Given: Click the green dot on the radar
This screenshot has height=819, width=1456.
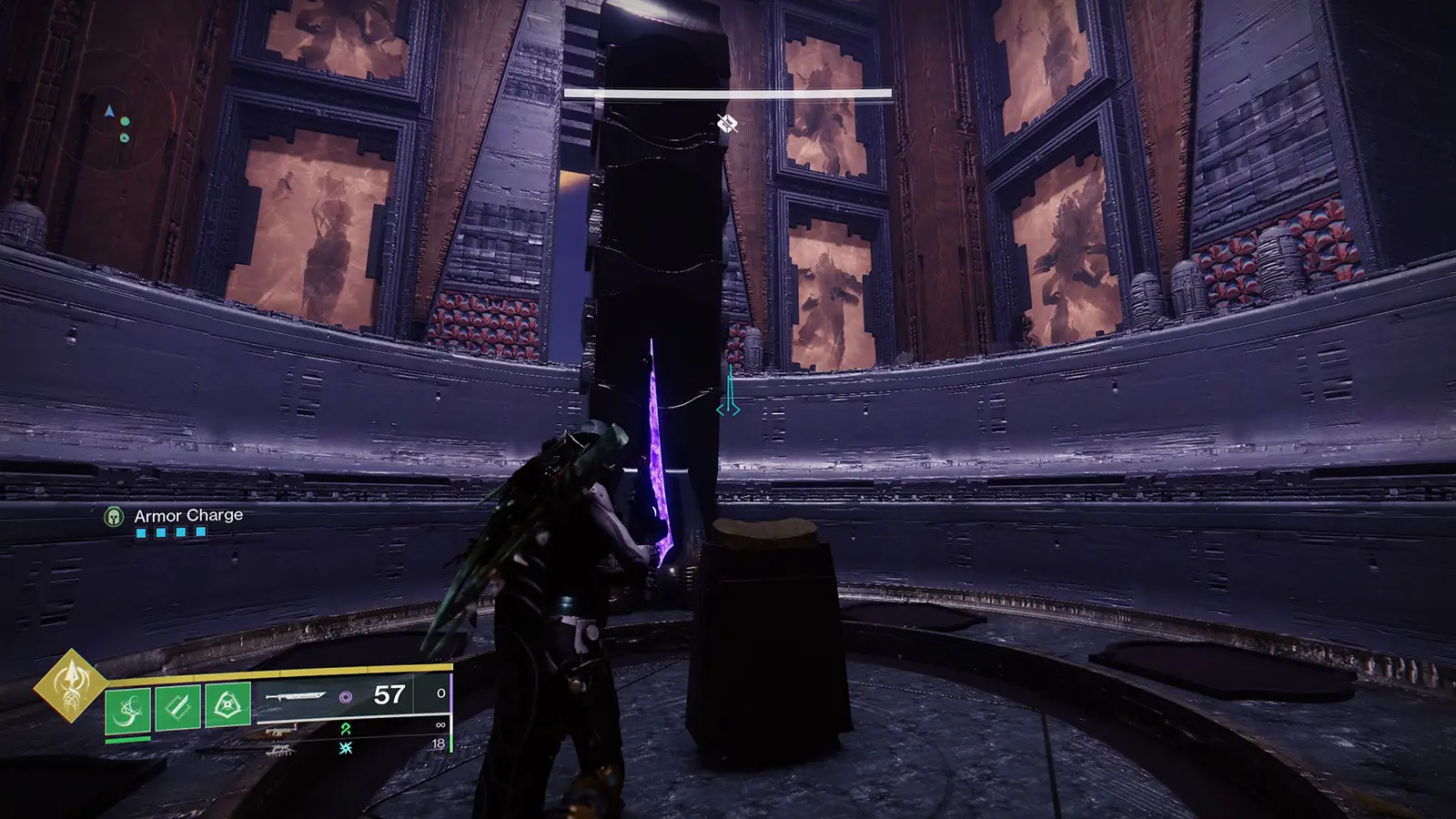Looking at the screenshot, I should click(x=126, y=121).
